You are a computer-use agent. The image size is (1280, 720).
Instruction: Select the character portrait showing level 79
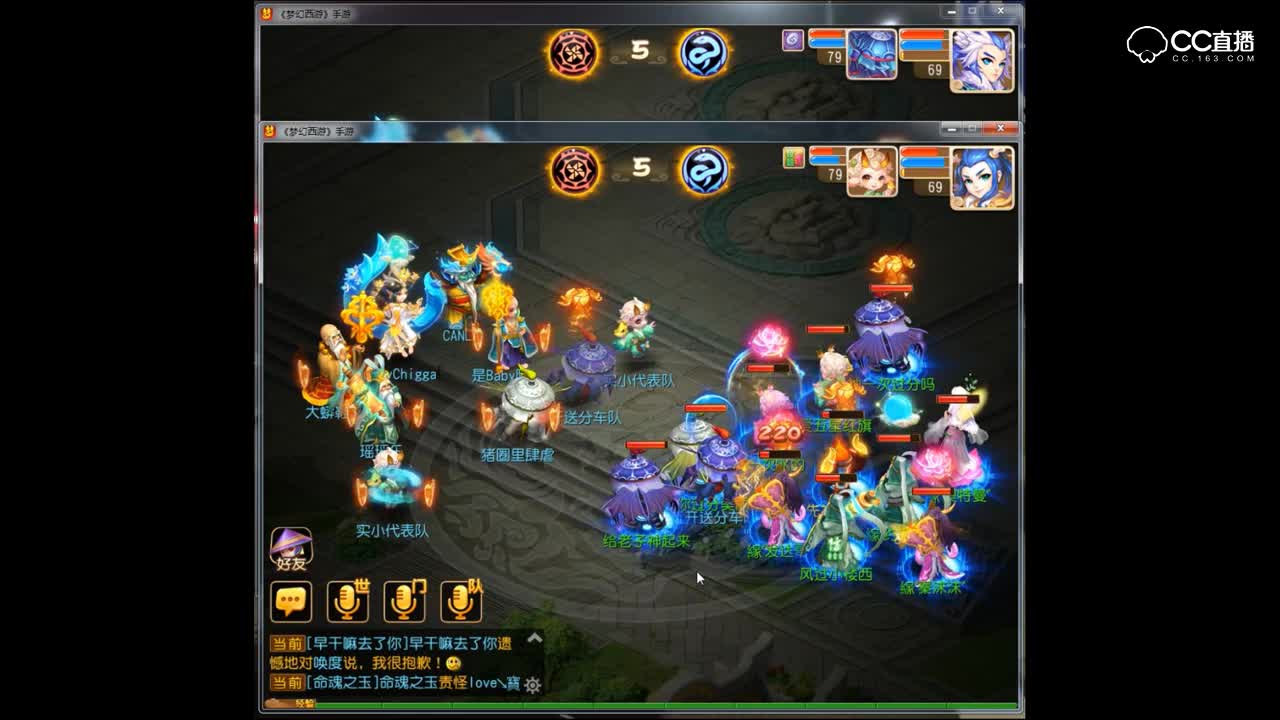pyautogui.click(x=870, y=170)
